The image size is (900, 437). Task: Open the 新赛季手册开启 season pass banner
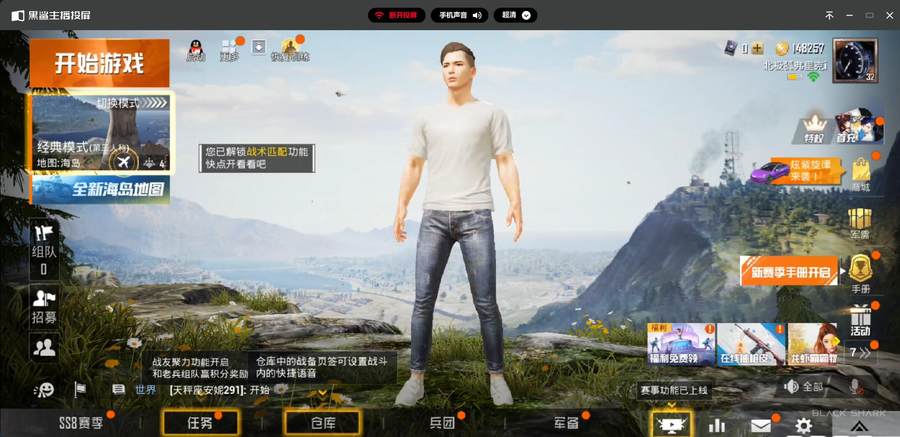(792, 271)
